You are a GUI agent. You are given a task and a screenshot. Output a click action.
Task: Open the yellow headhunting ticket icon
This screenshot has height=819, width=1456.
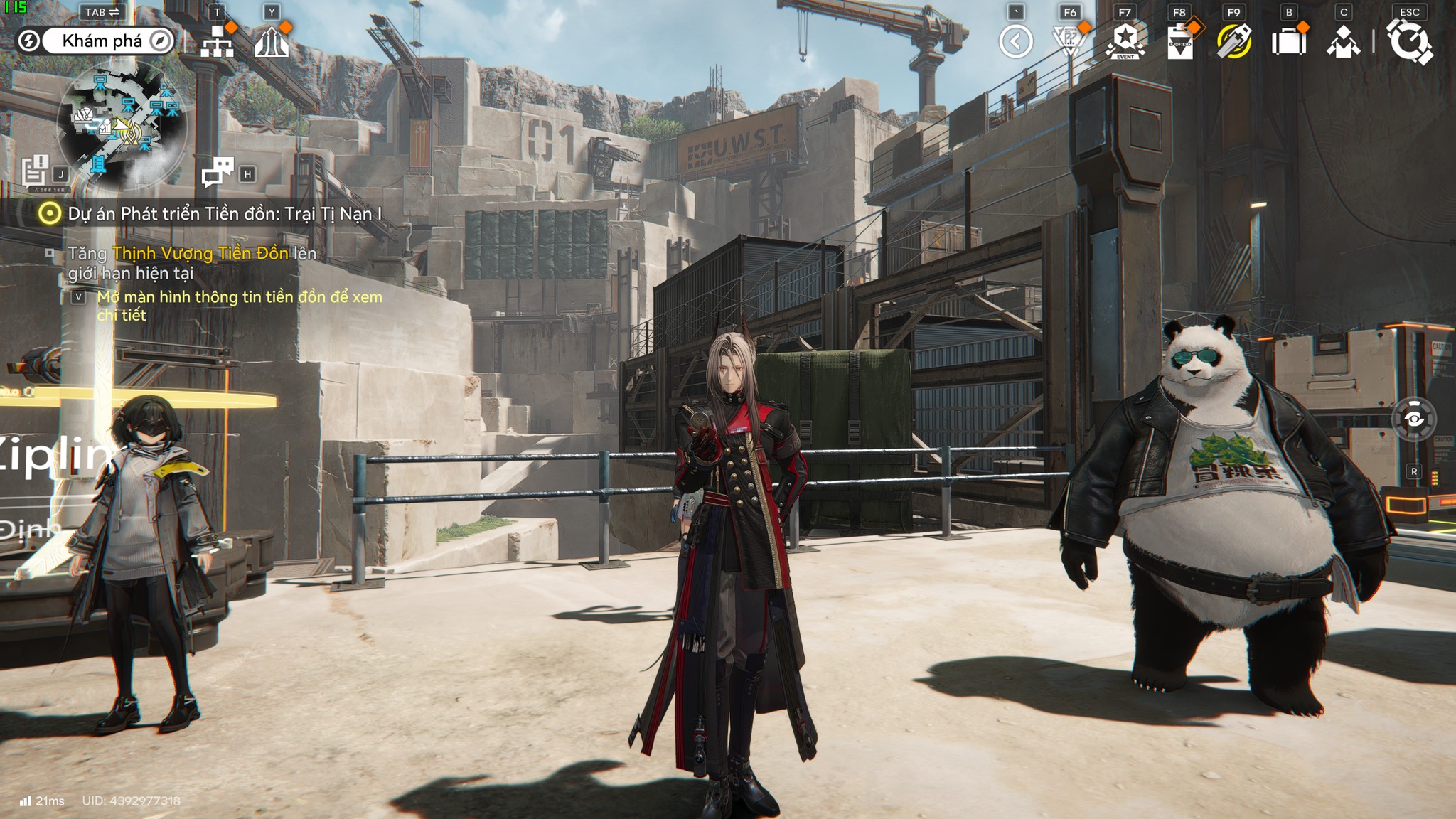pos(1234,41)
